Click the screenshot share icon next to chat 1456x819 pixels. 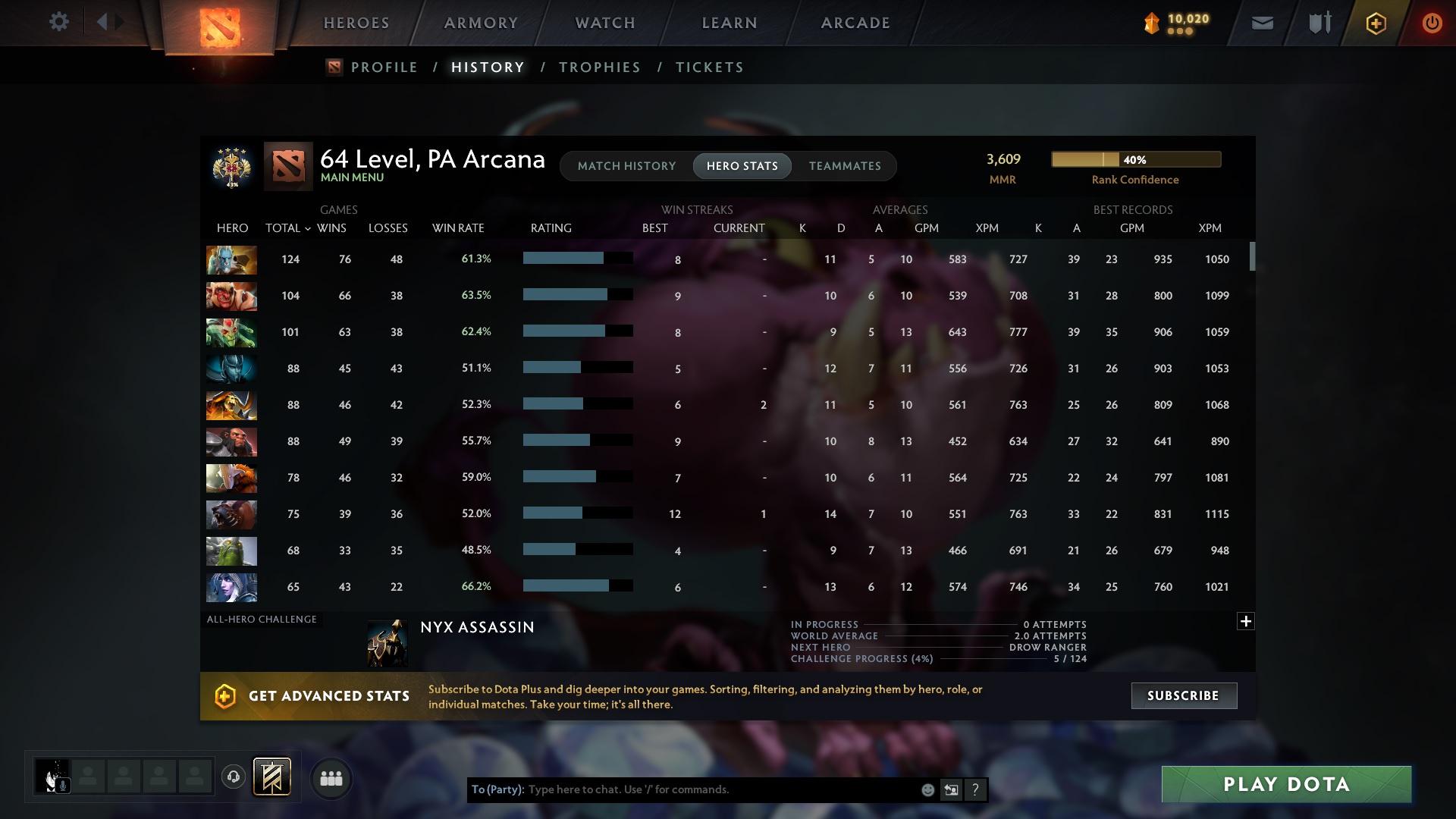click(x=951, y=789)
